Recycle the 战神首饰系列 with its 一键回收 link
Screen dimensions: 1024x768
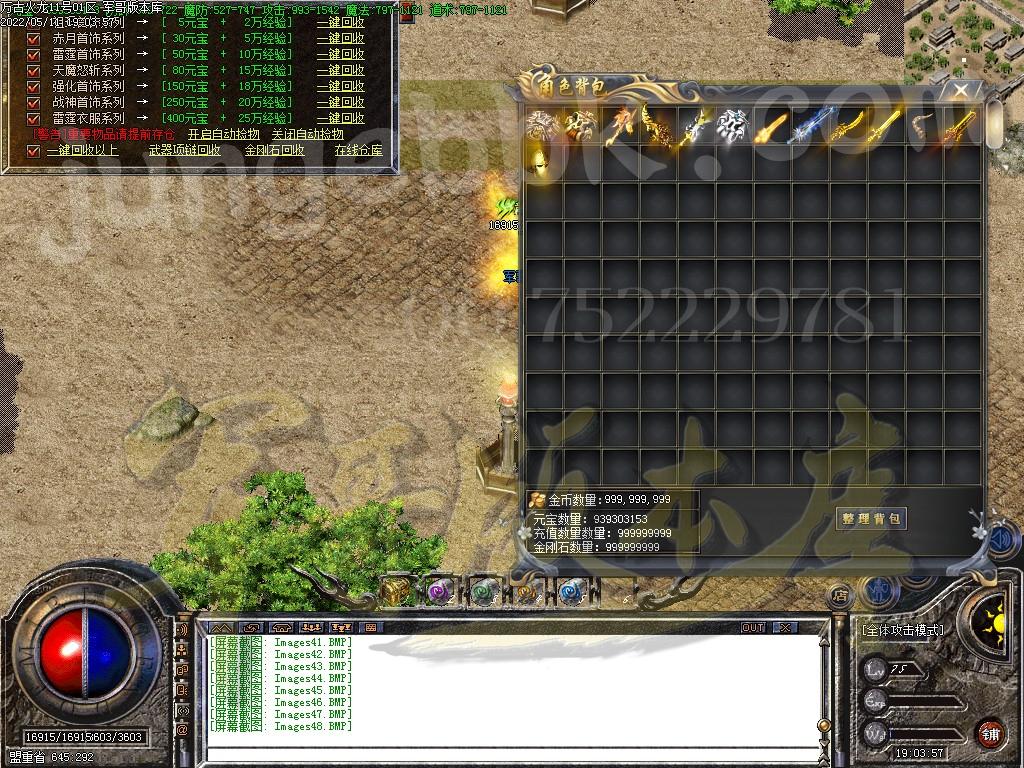(x=340, y=102)
